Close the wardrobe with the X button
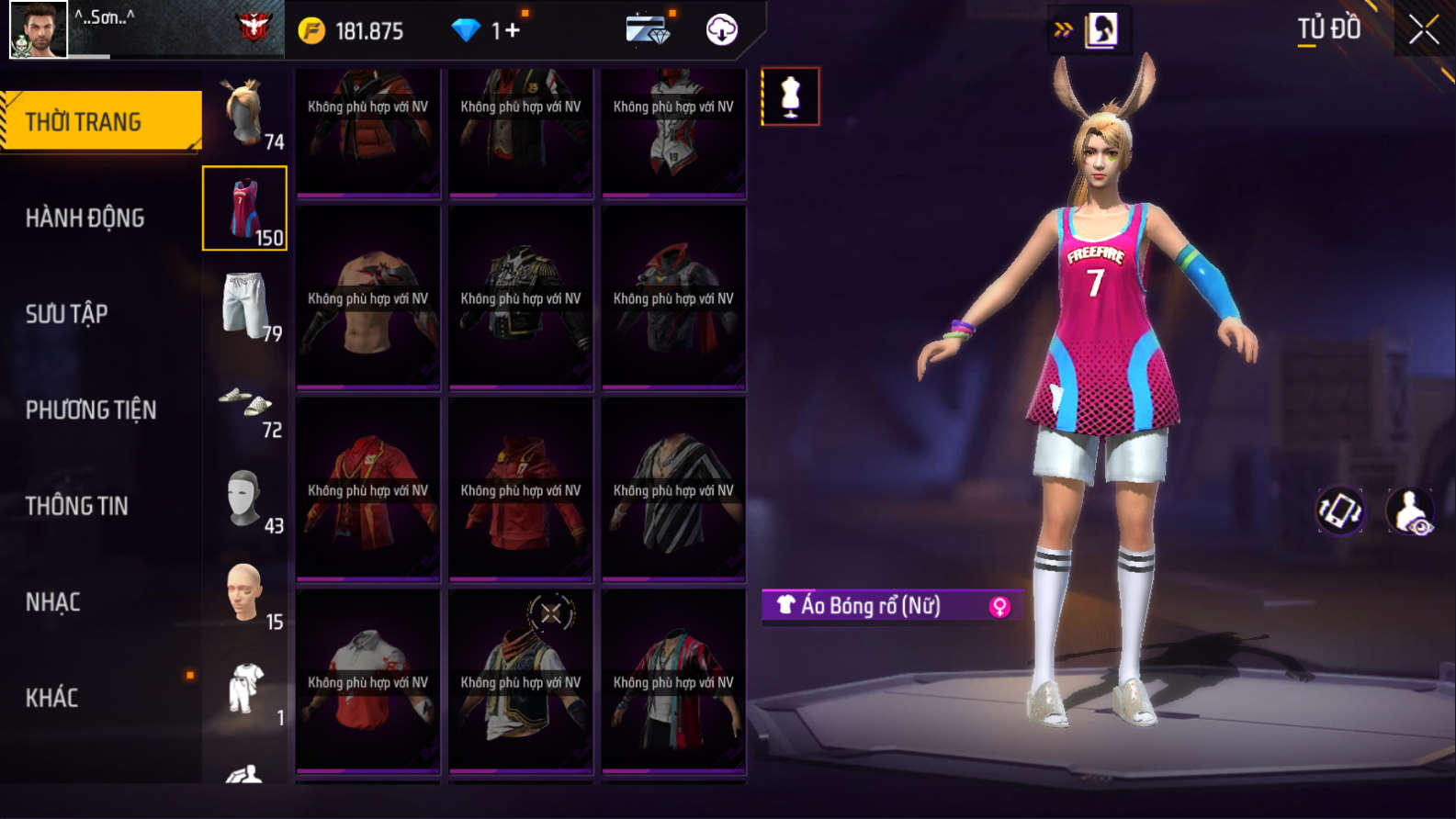Viewport: 1456px width, 819px height. [x=1423, y=30]
